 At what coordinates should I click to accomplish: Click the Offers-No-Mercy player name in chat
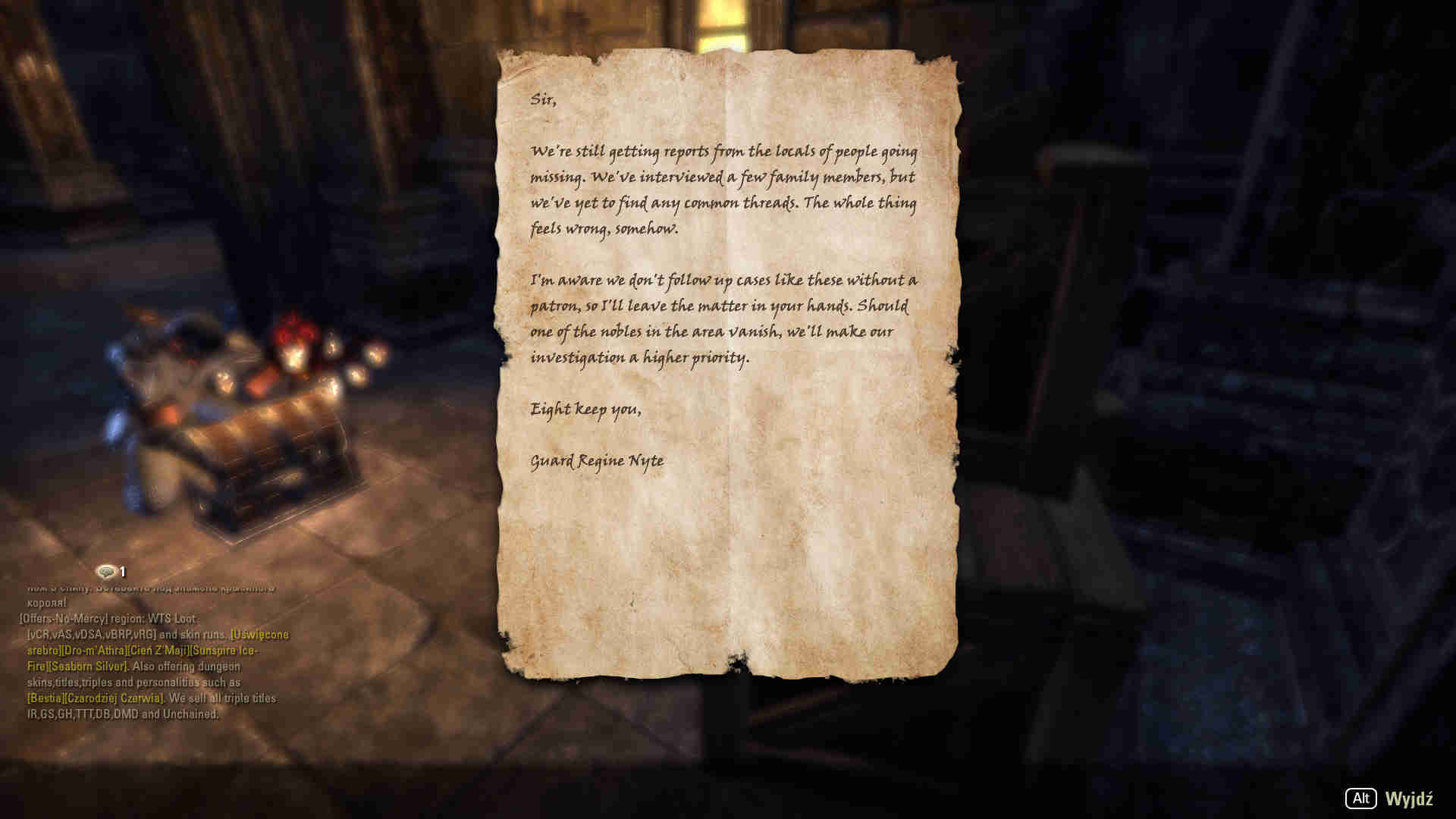[63, 619]
